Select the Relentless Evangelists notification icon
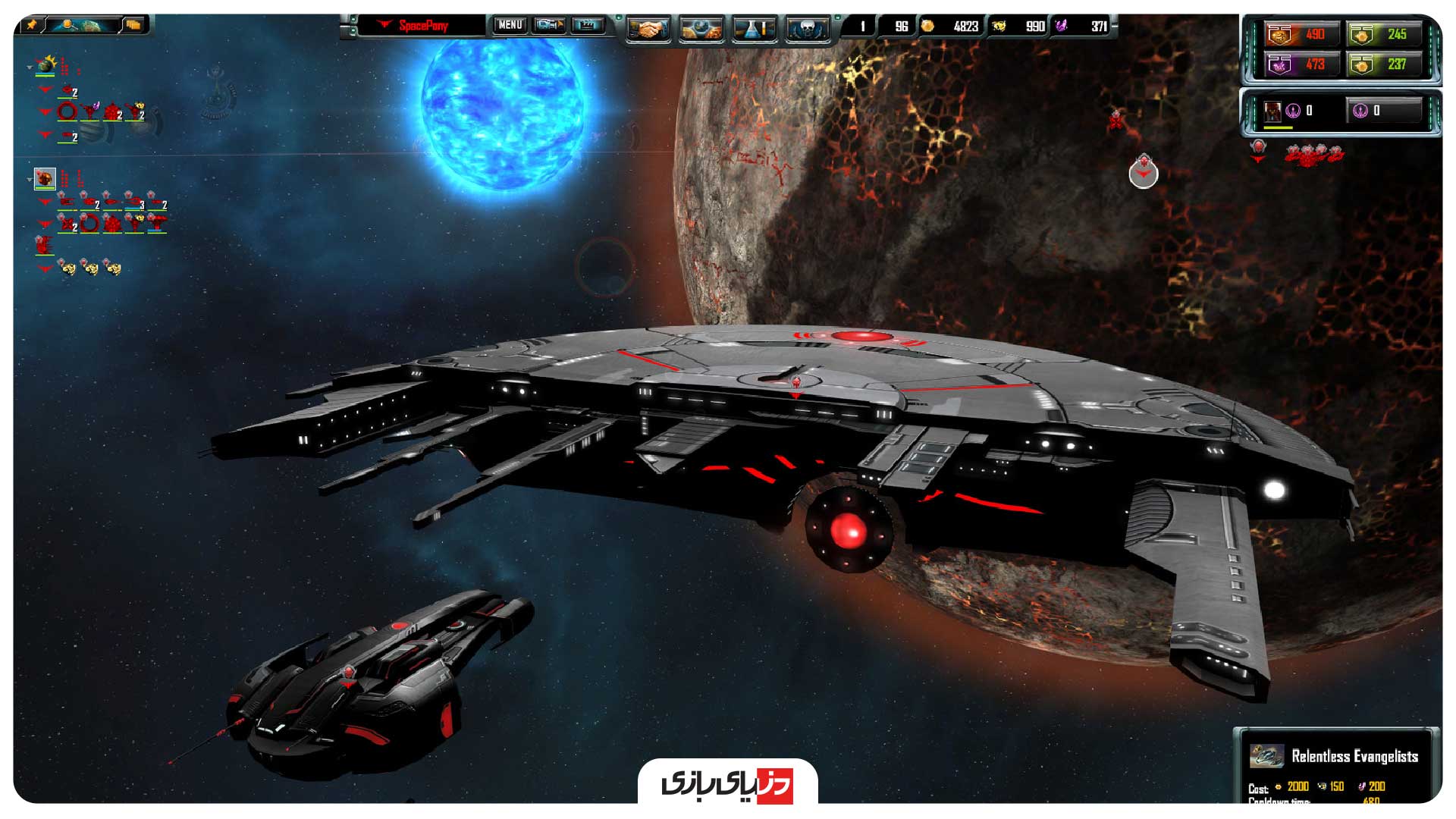Viewport: 1456px width, 819px height. click(1266, 755)
